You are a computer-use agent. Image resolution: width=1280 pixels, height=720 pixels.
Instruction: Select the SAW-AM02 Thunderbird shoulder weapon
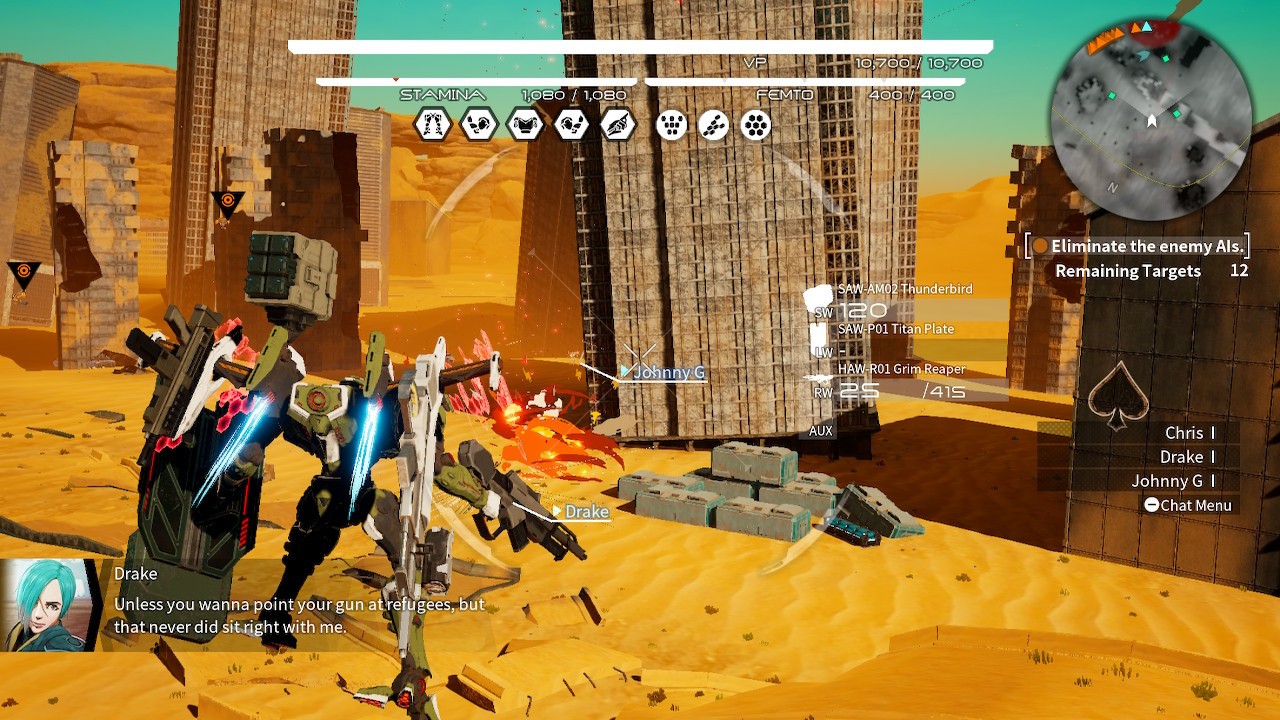tap(904, 289)
